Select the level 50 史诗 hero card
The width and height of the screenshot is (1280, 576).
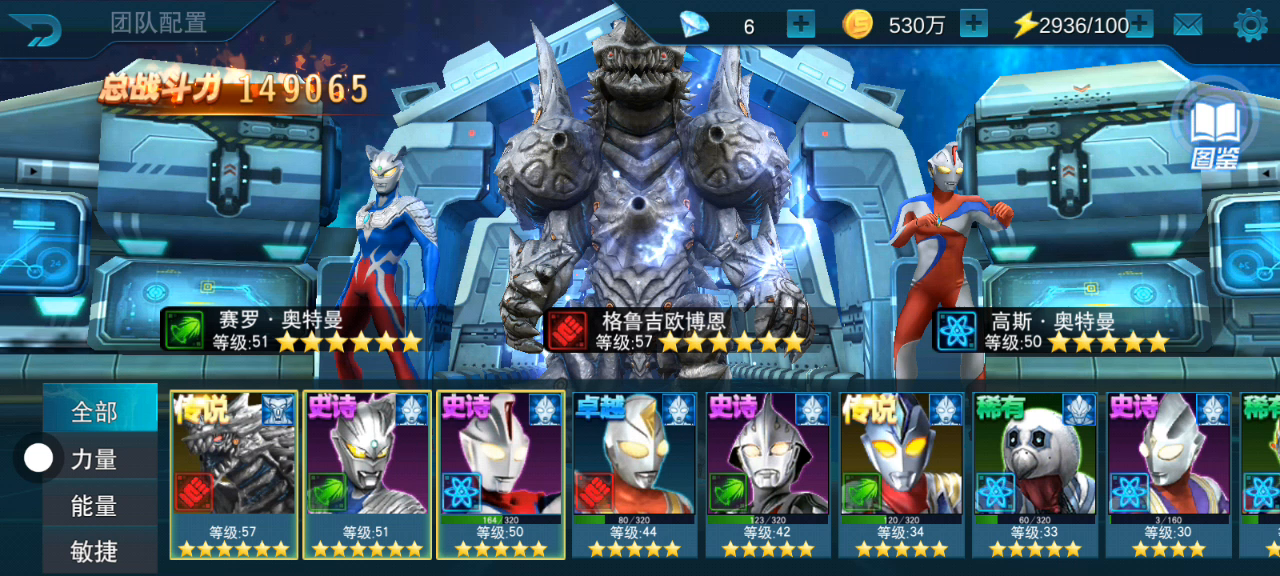501,474
